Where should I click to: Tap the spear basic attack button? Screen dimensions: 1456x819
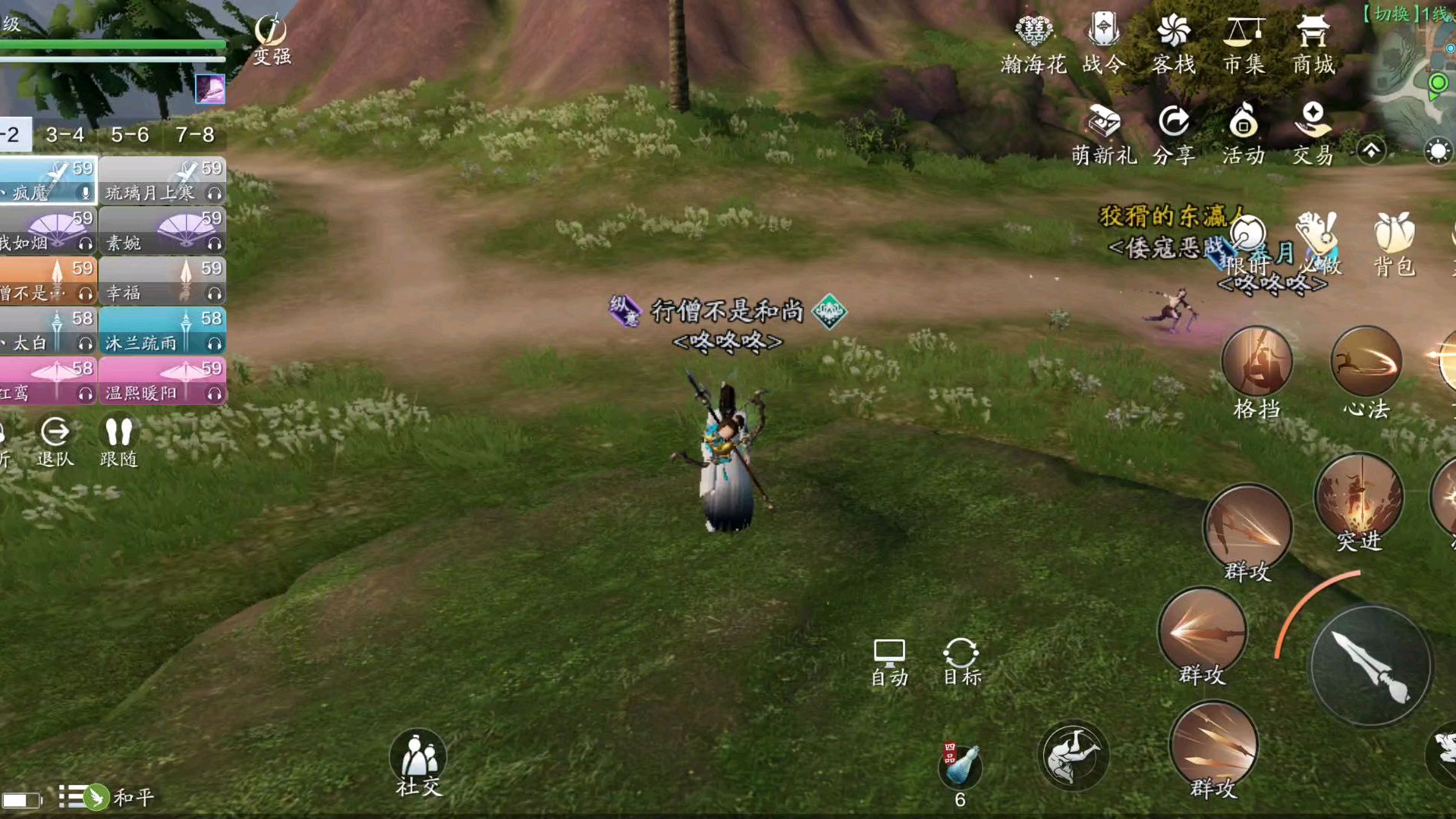tap(1370, 666)
